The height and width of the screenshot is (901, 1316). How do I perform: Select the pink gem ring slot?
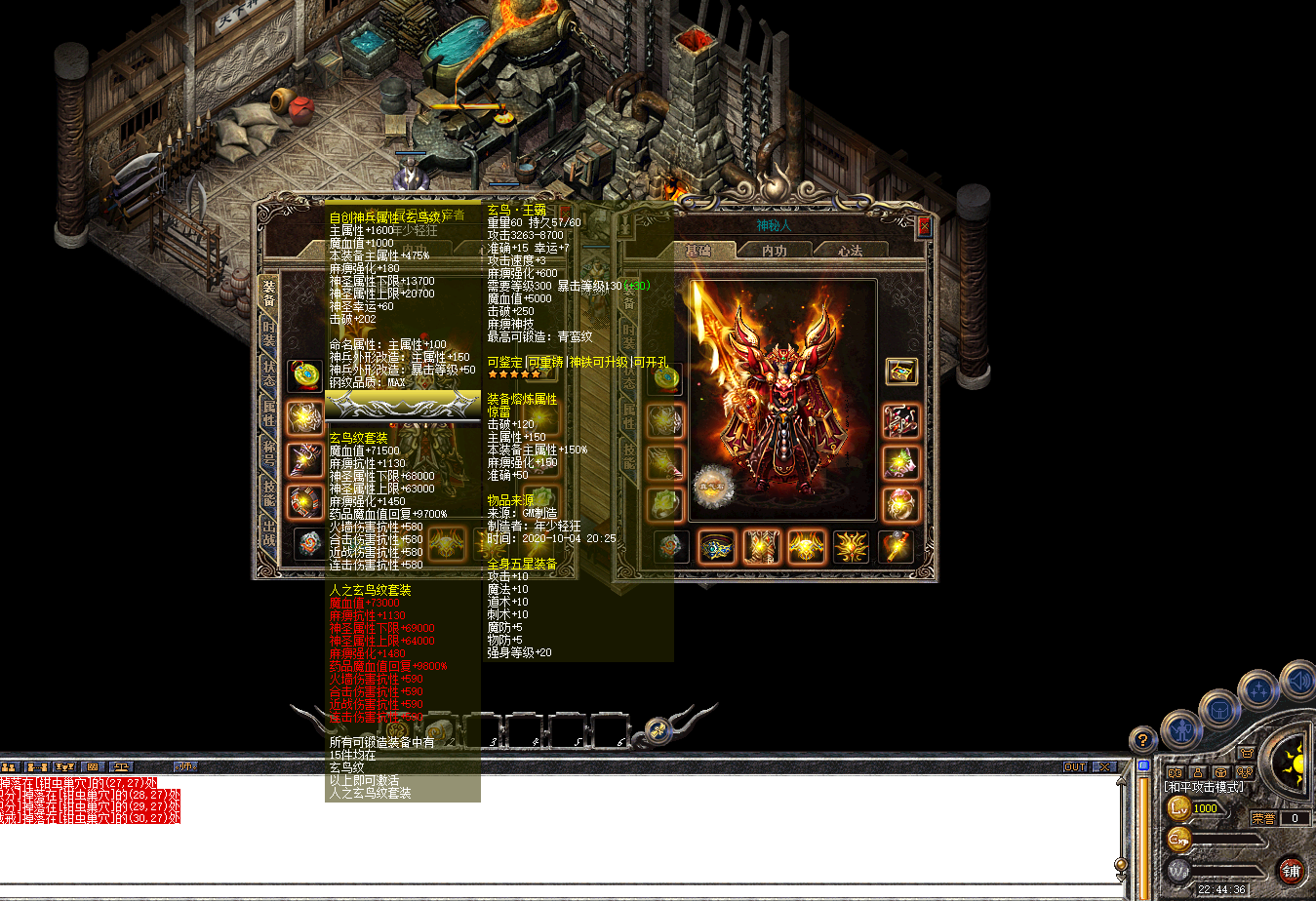tap(900, 504)
